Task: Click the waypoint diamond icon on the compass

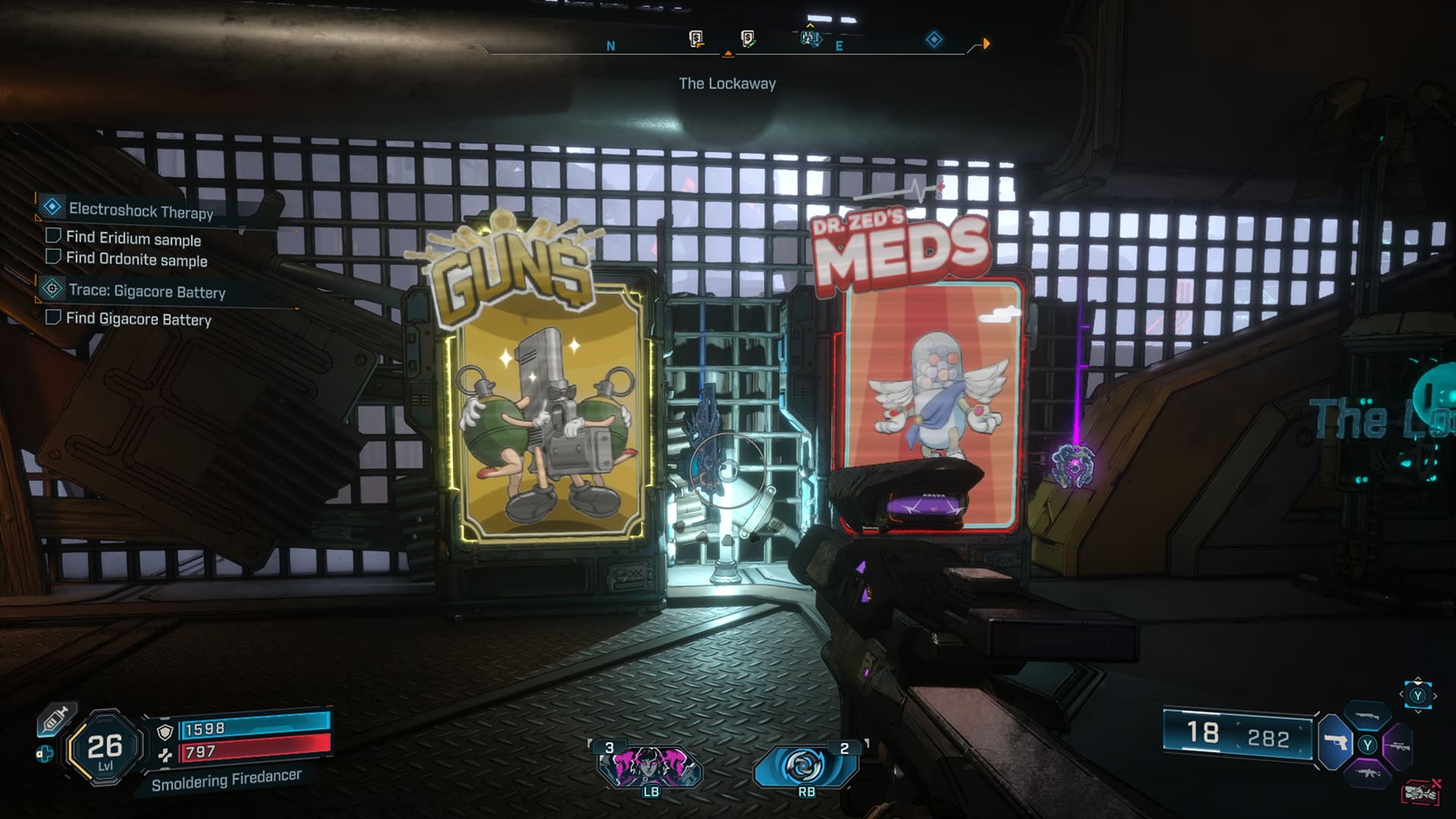Action: 934,39
